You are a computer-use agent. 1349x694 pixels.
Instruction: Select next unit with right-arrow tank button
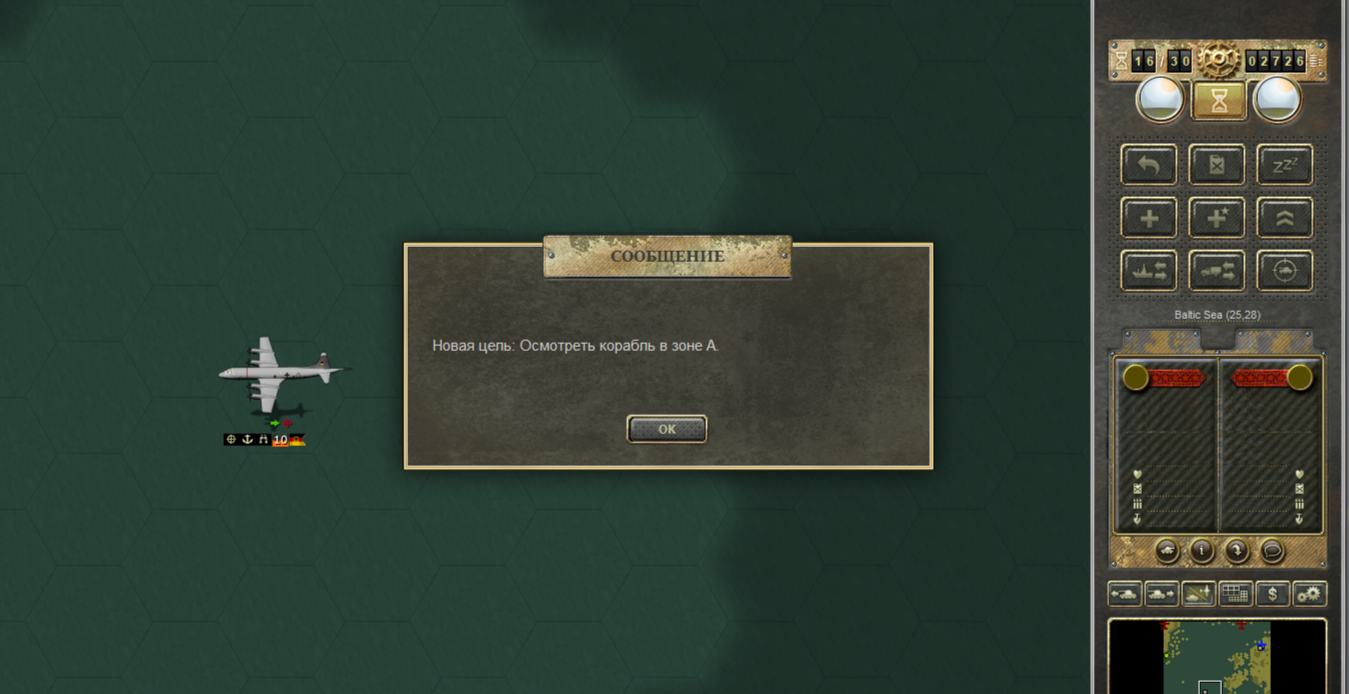point(1161,594)
